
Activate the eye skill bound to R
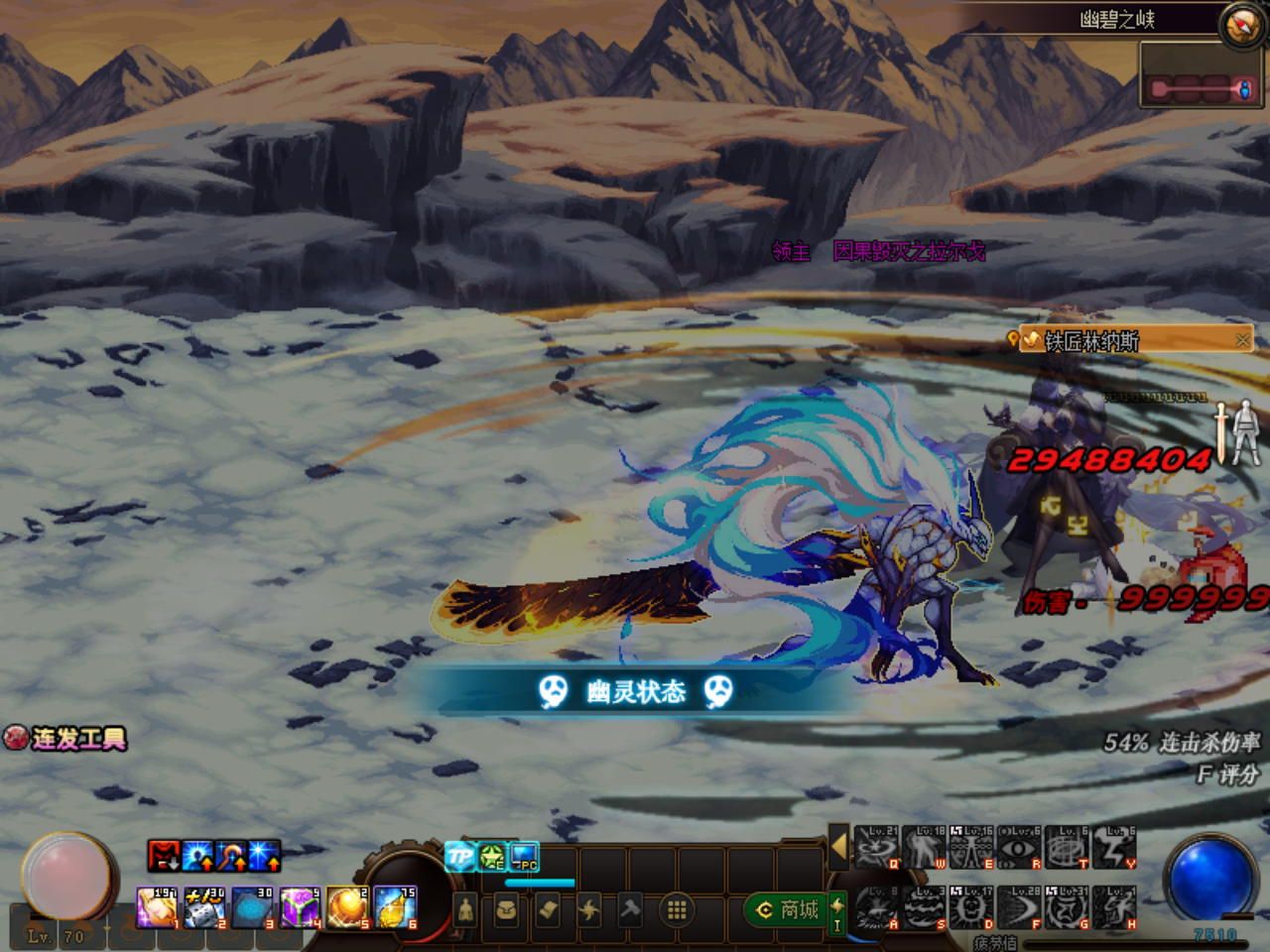coord(1018,849)
